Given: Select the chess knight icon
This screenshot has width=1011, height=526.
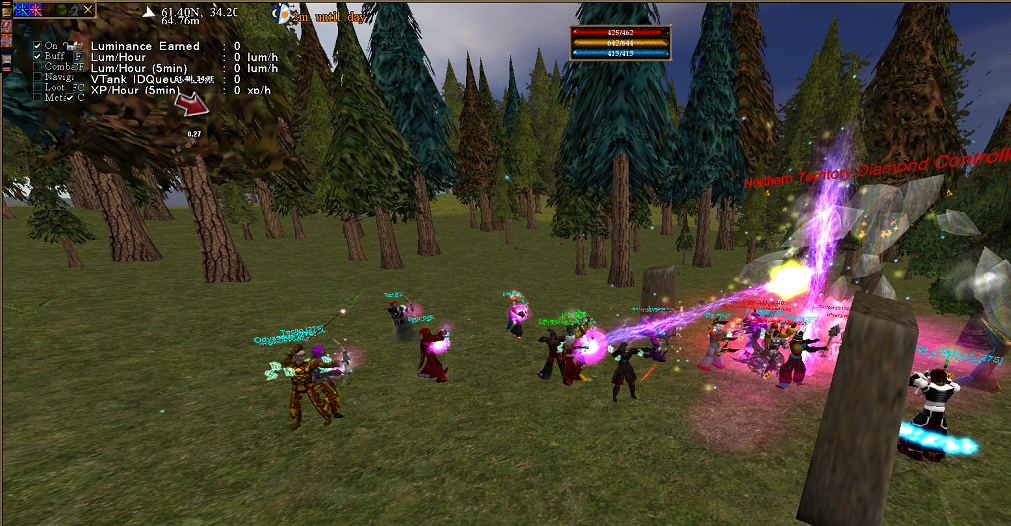Looking at the screenshot, I should (x=74, y=10).
